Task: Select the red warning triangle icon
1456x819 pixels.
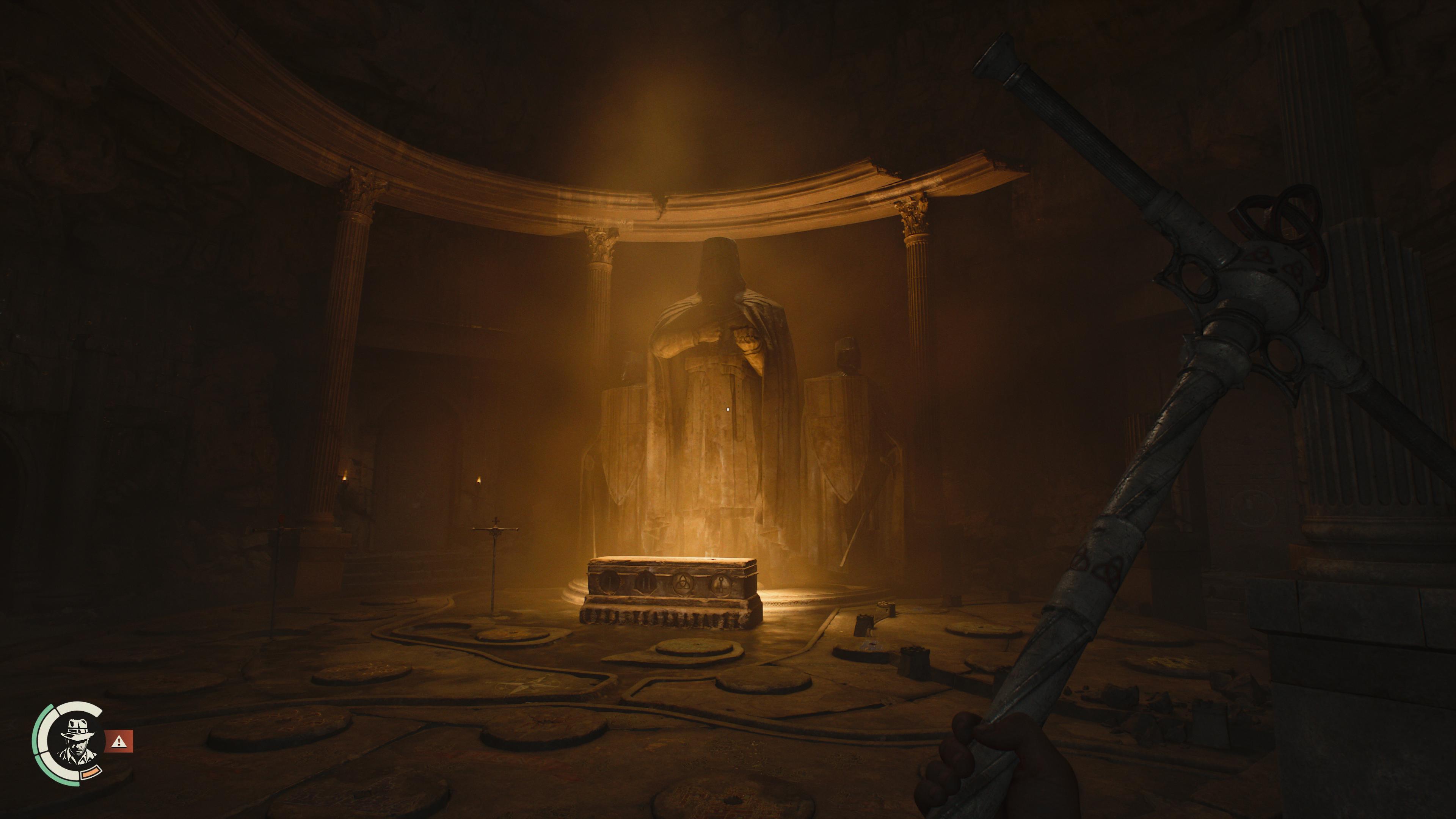Action: [119, 741]
